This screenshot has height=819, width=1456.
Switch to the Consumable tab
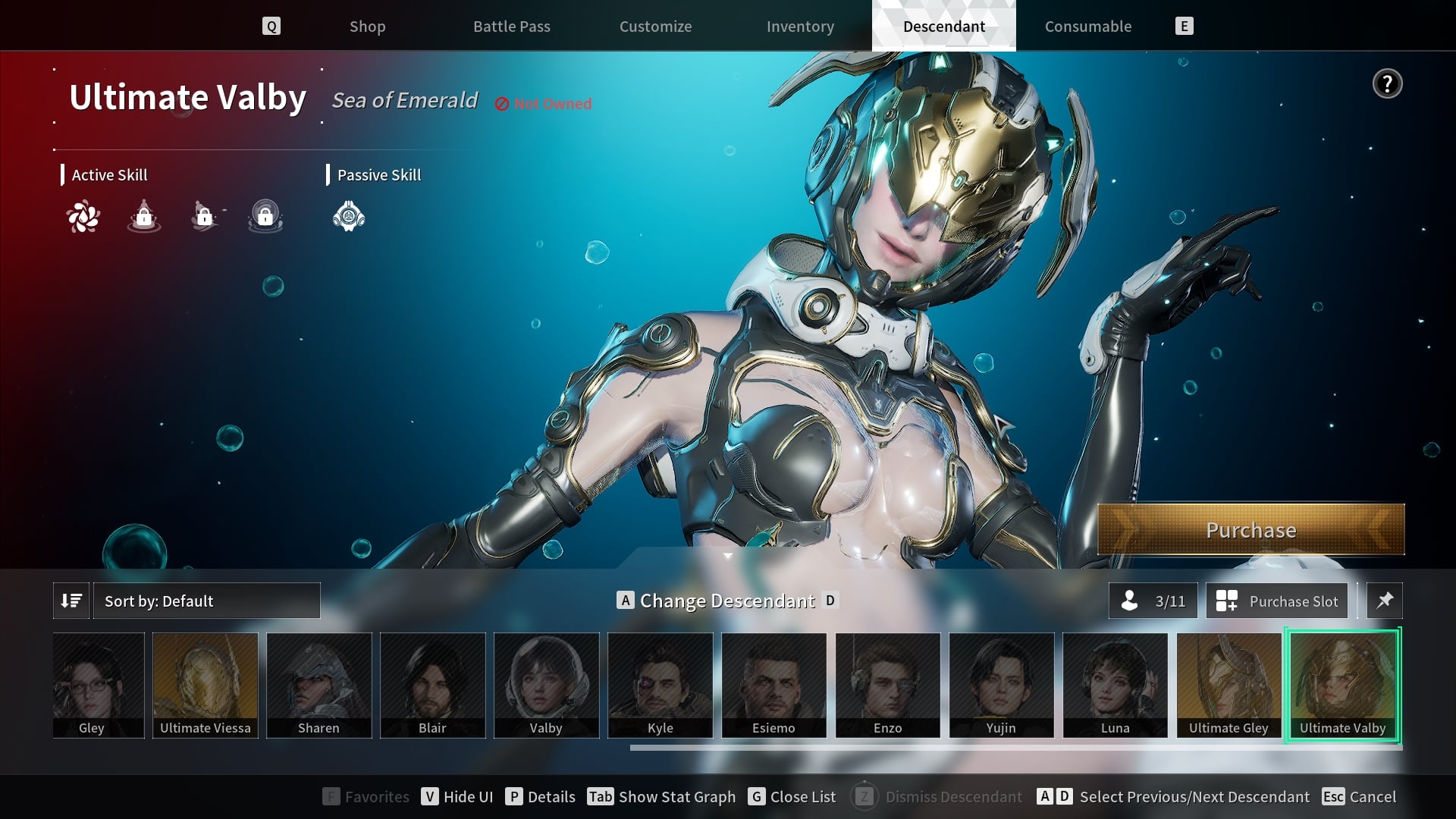tap(1087, 27)
